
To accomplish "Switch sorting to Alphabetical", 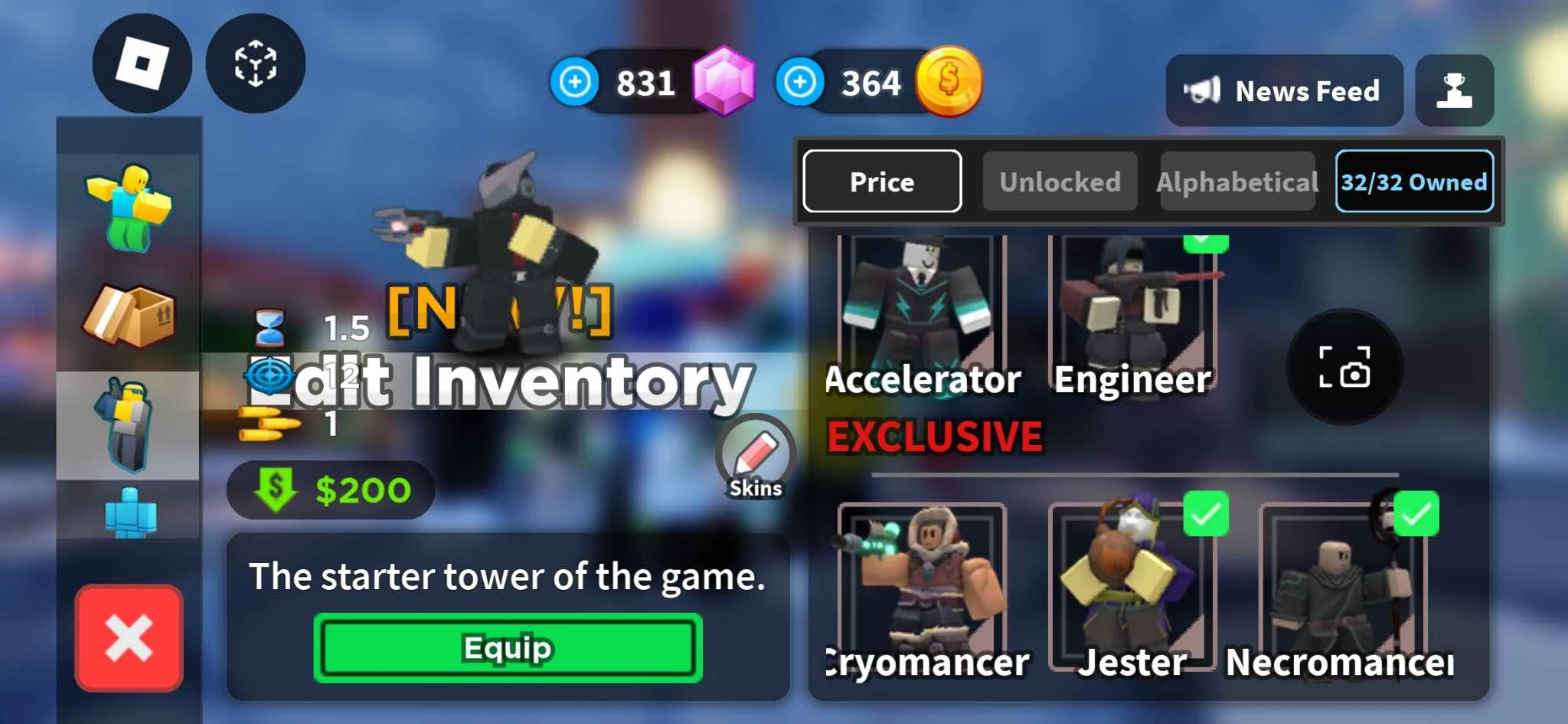I will [1237, 182].
